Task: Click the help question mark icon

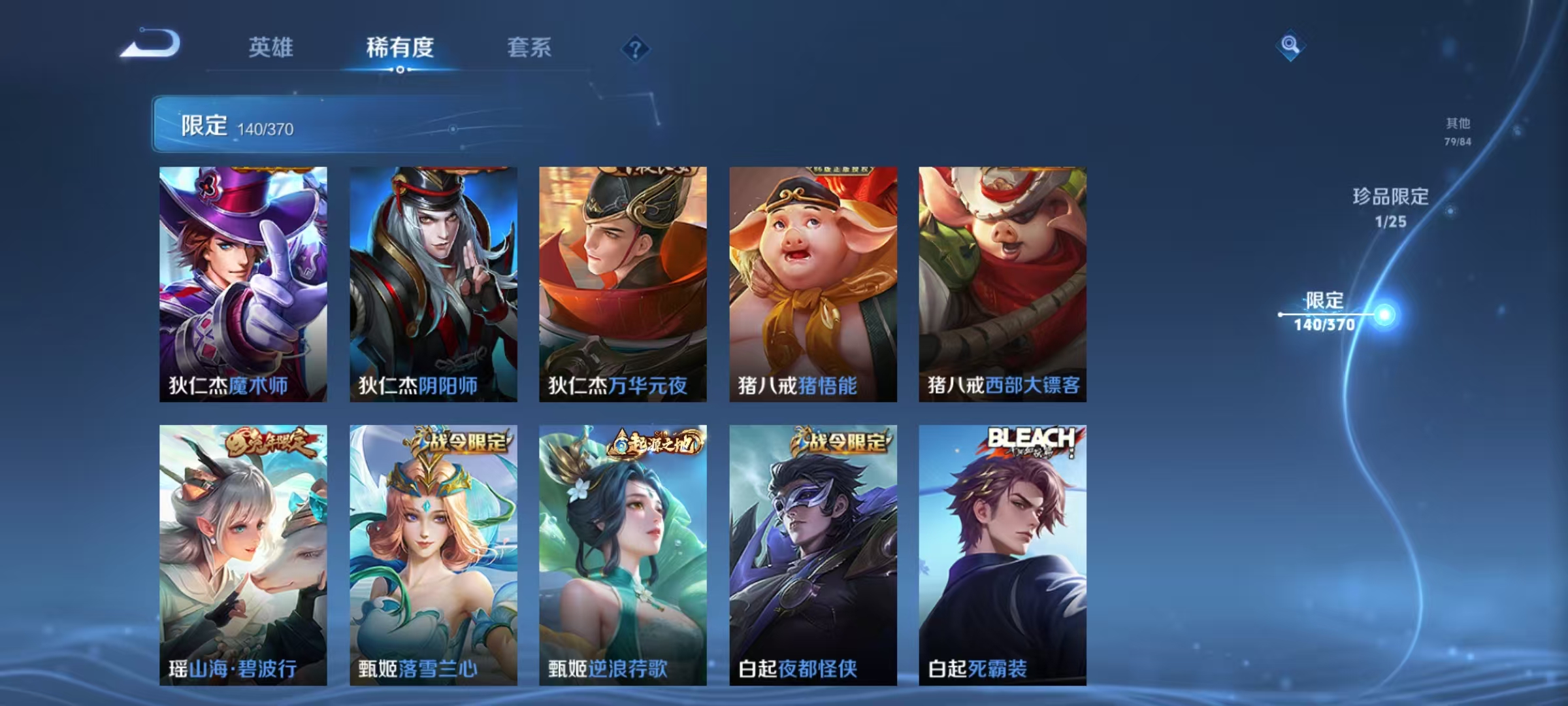Action: click(x=635, y=47)
